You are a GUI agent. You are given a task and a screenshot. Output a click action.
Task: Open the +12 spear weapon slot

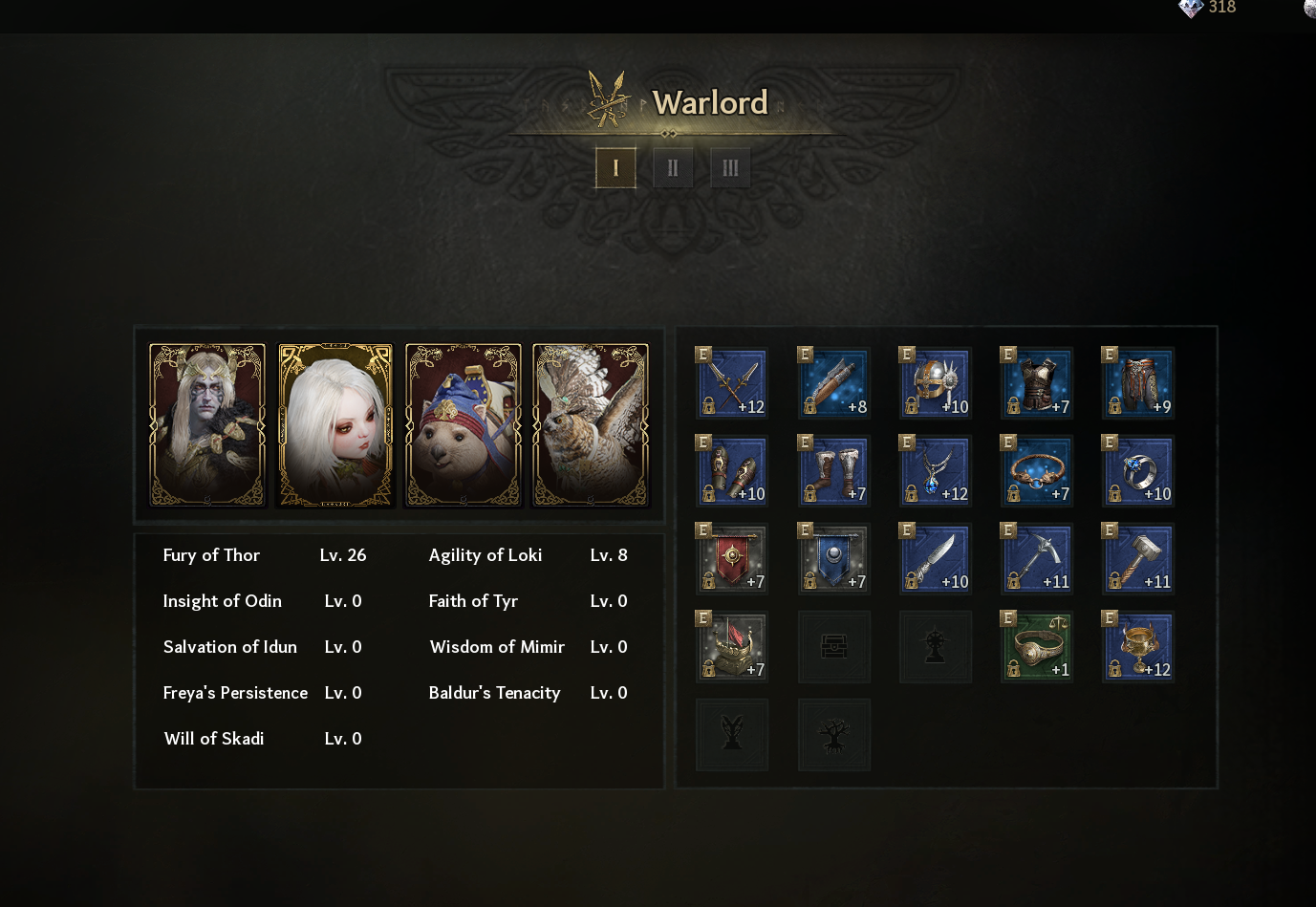point(732,382)
